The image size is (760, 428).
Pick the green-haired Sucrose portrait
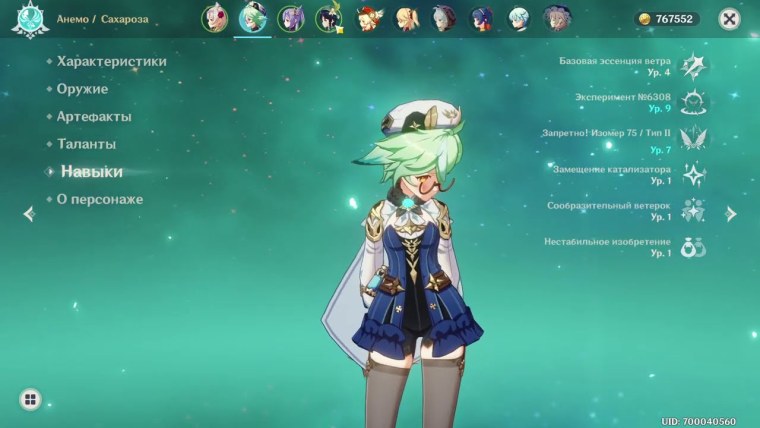click(x=253, y=18)
